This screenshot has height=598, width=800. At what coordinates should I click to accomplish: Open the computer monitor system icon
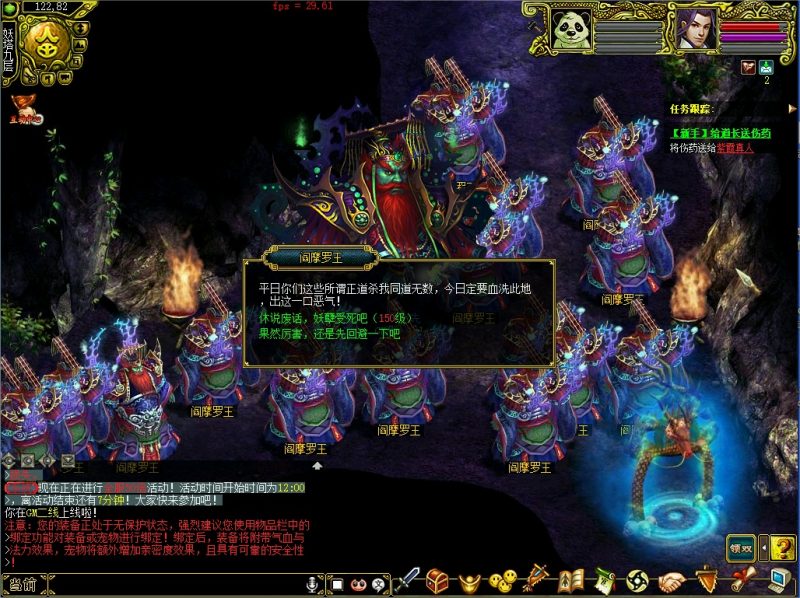click(780, 579)
